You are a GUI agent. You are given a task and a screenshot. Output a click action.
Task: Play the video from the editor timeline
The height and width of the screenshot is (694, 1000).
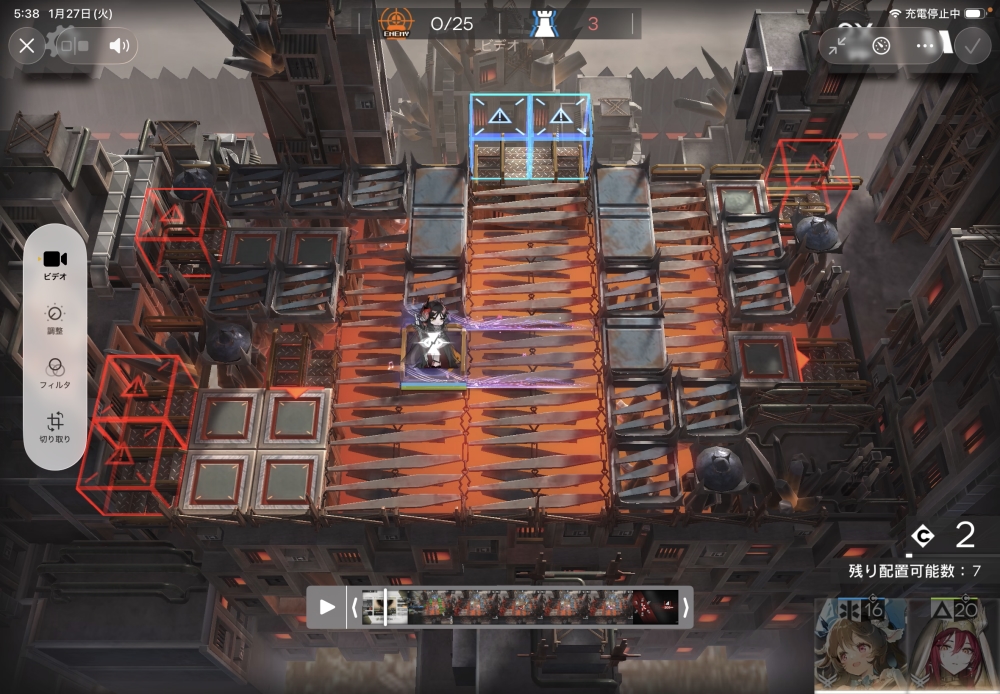(327, 607)
